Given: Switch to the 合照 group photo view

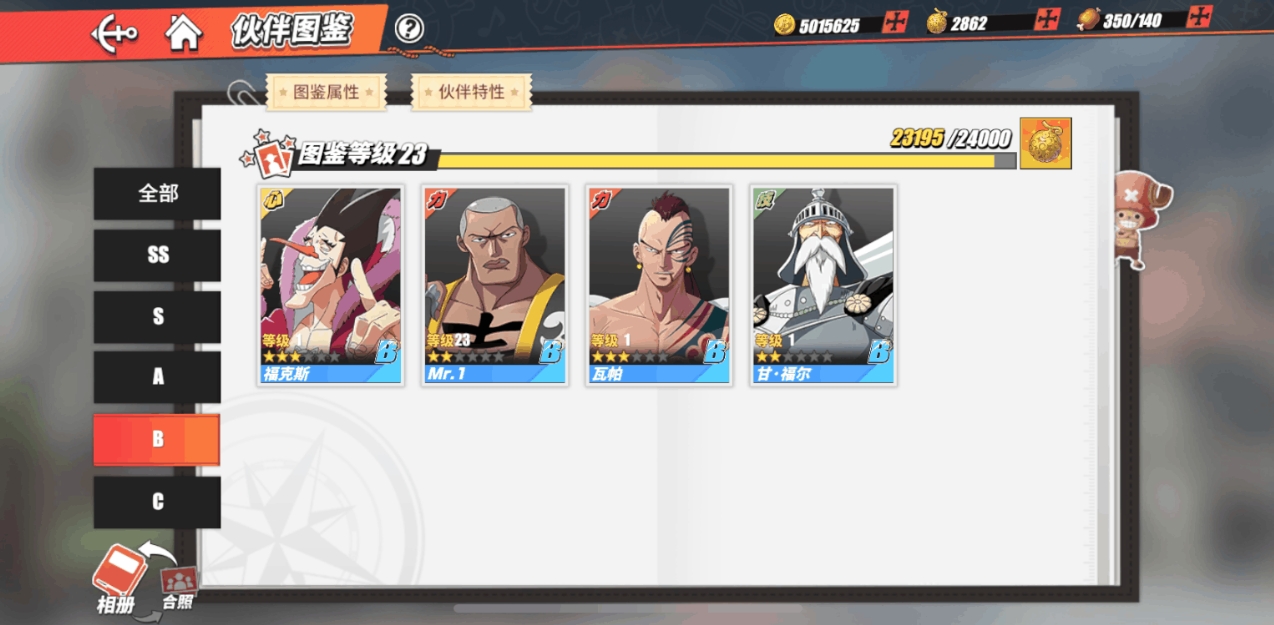Looking at the screenshot, I should 178,588.
